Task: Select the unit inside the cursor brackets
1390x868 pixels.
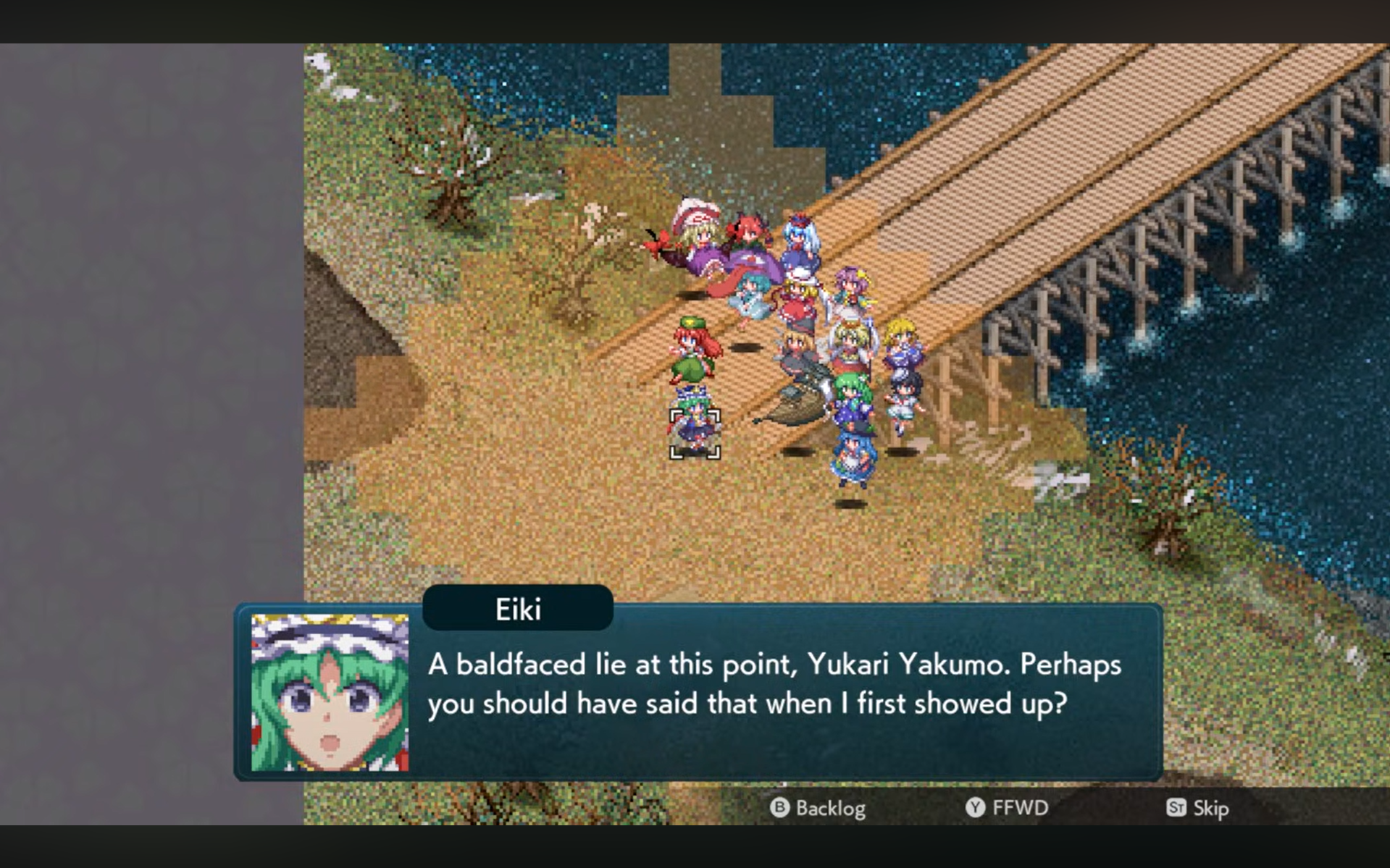Action: coord(695,433)
